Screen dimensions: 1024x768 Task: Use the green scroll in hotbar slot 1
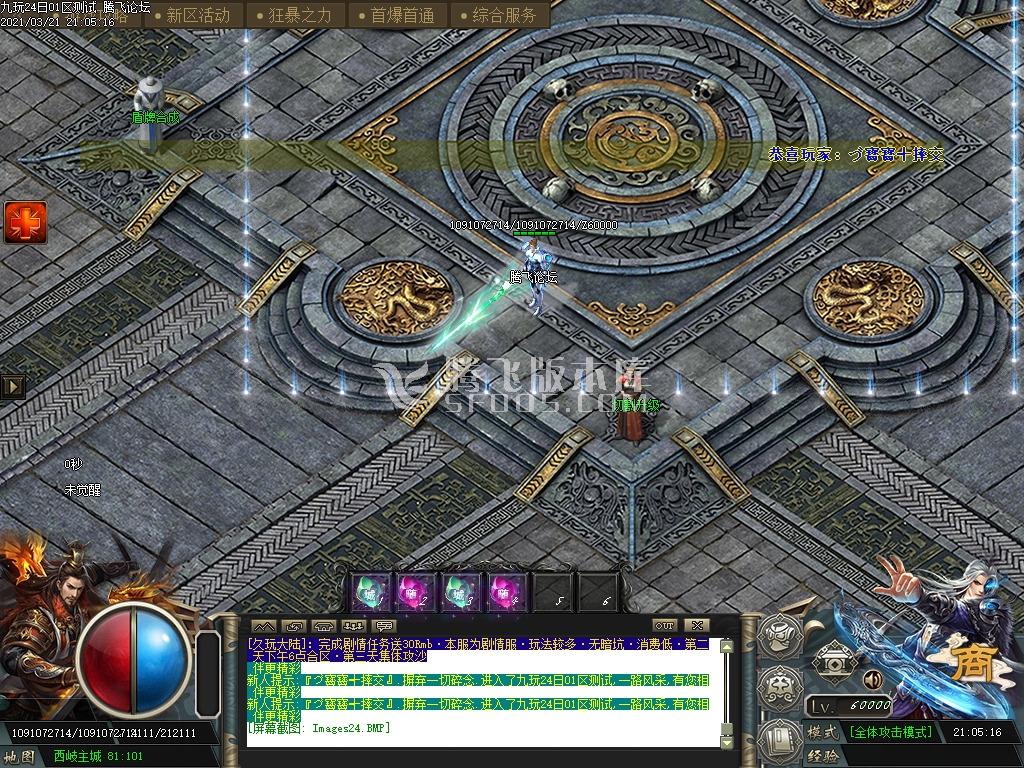[369, 593]
